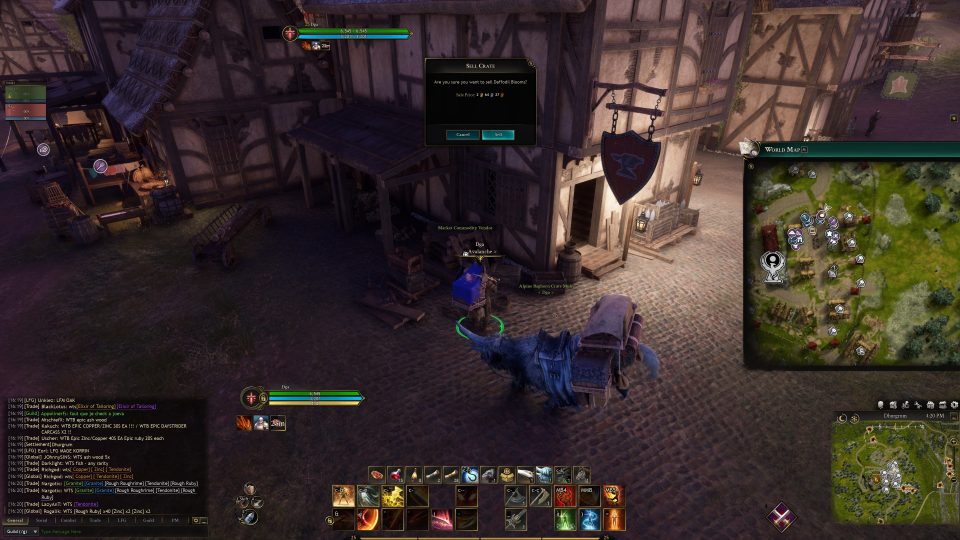Open the chat channel dropdown
Screen dimensions: 960x540
20,531
